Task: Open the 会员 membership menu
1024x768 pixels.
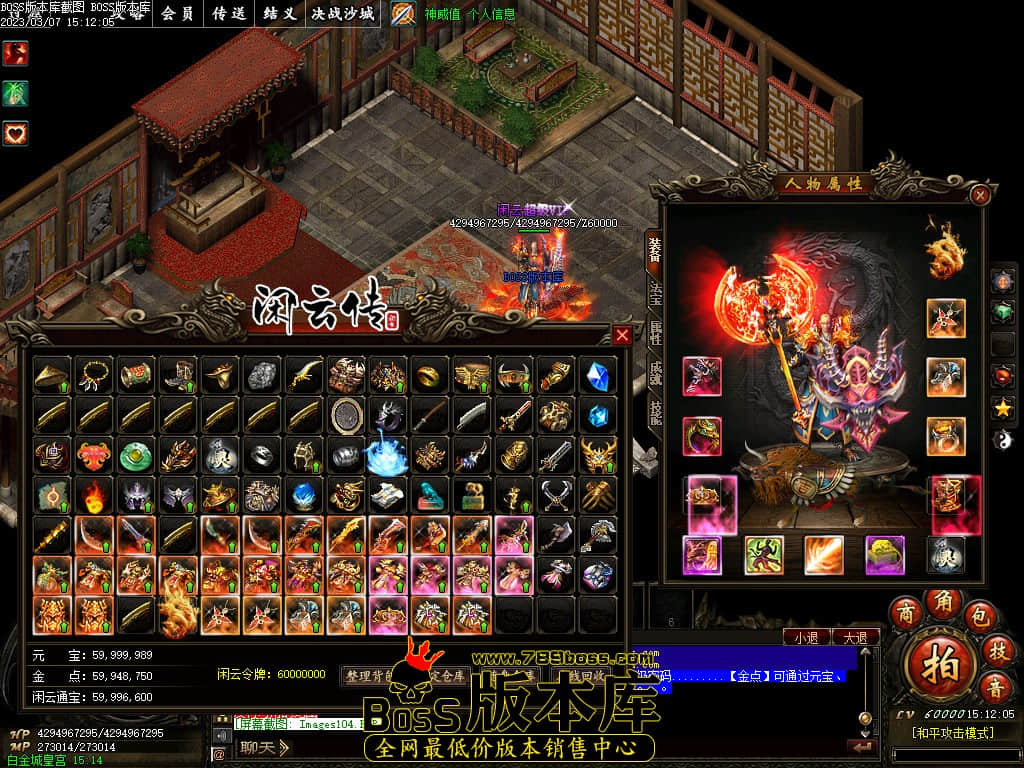Action: 177,14
